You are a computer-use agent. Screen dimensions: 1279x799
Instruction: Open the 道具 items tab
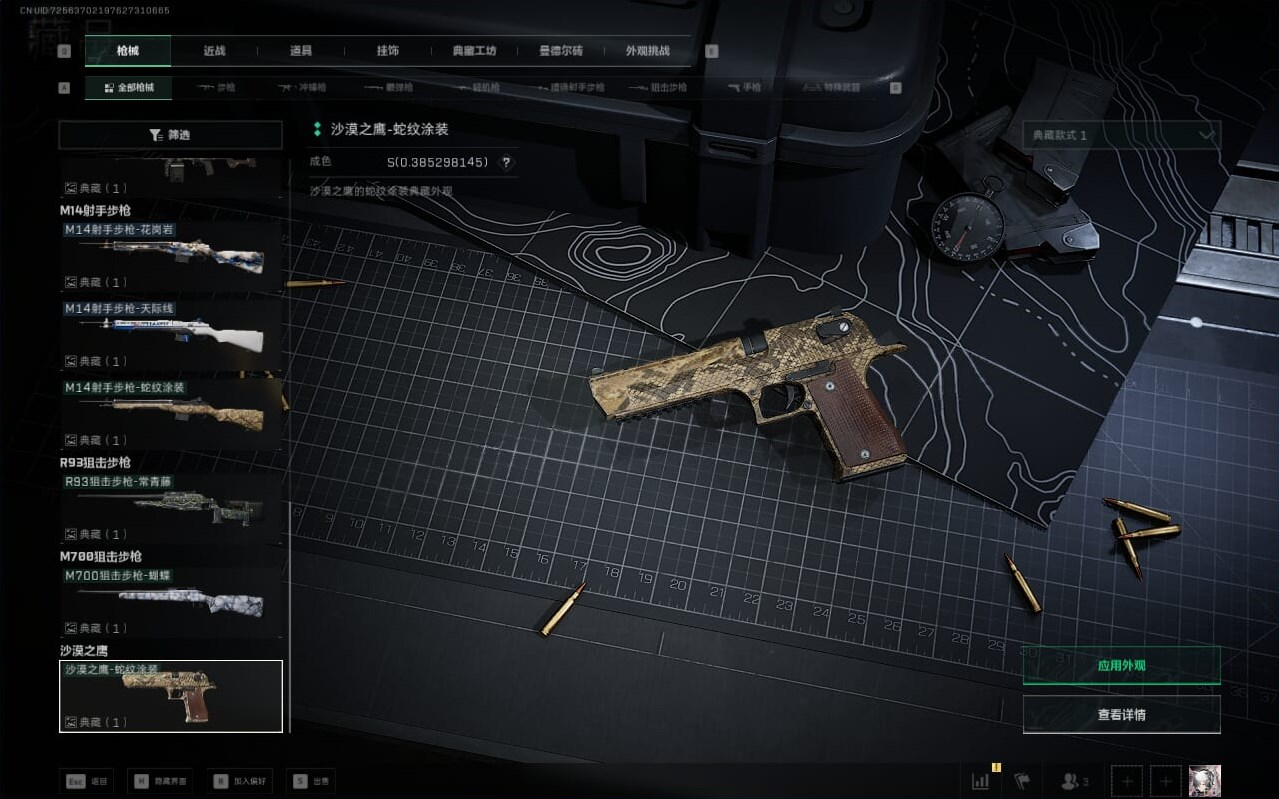click(x=300, y=50)
